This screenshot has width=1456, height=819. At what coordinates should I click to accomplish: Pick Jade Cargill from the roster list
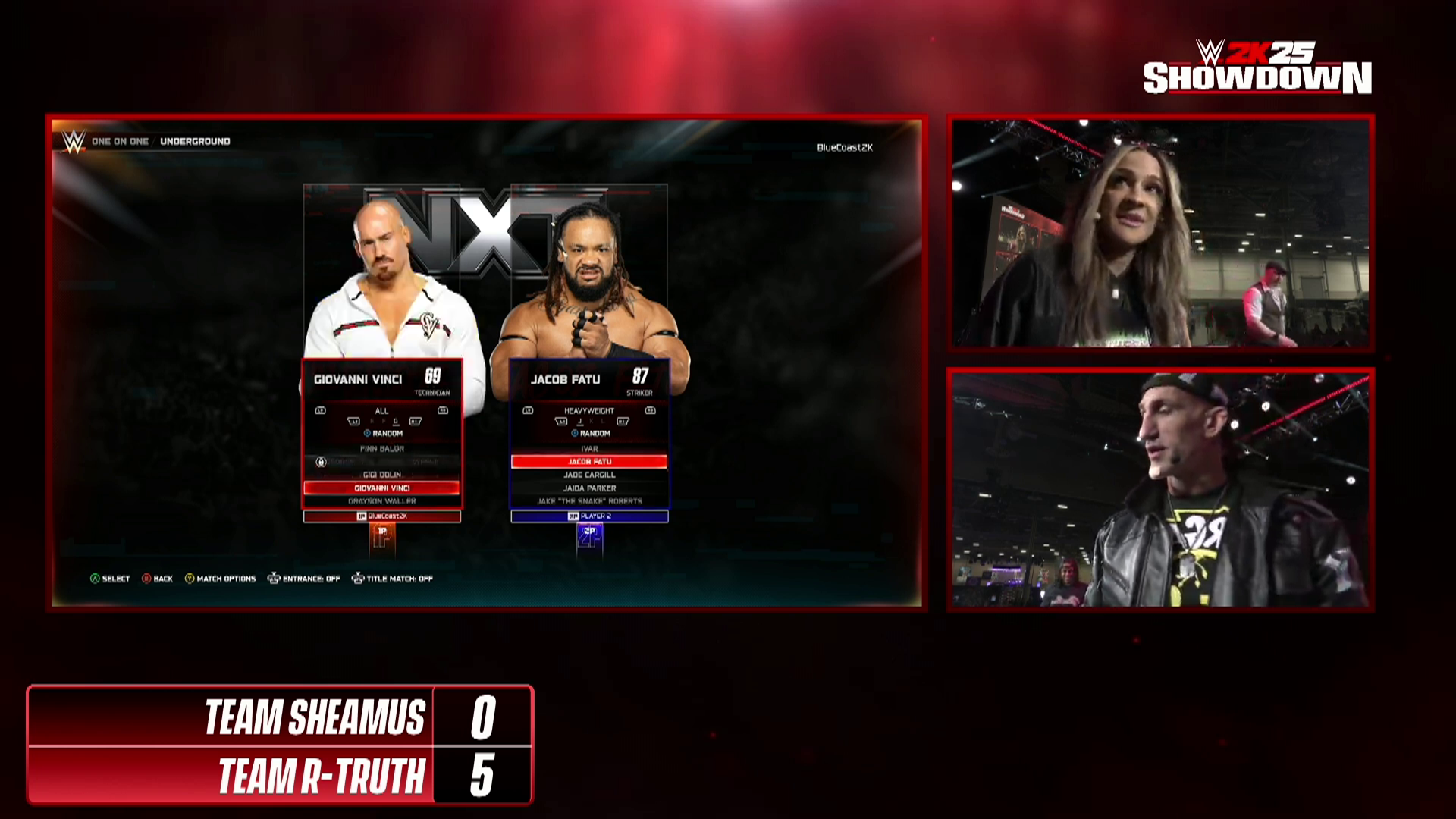click(589, 475)
